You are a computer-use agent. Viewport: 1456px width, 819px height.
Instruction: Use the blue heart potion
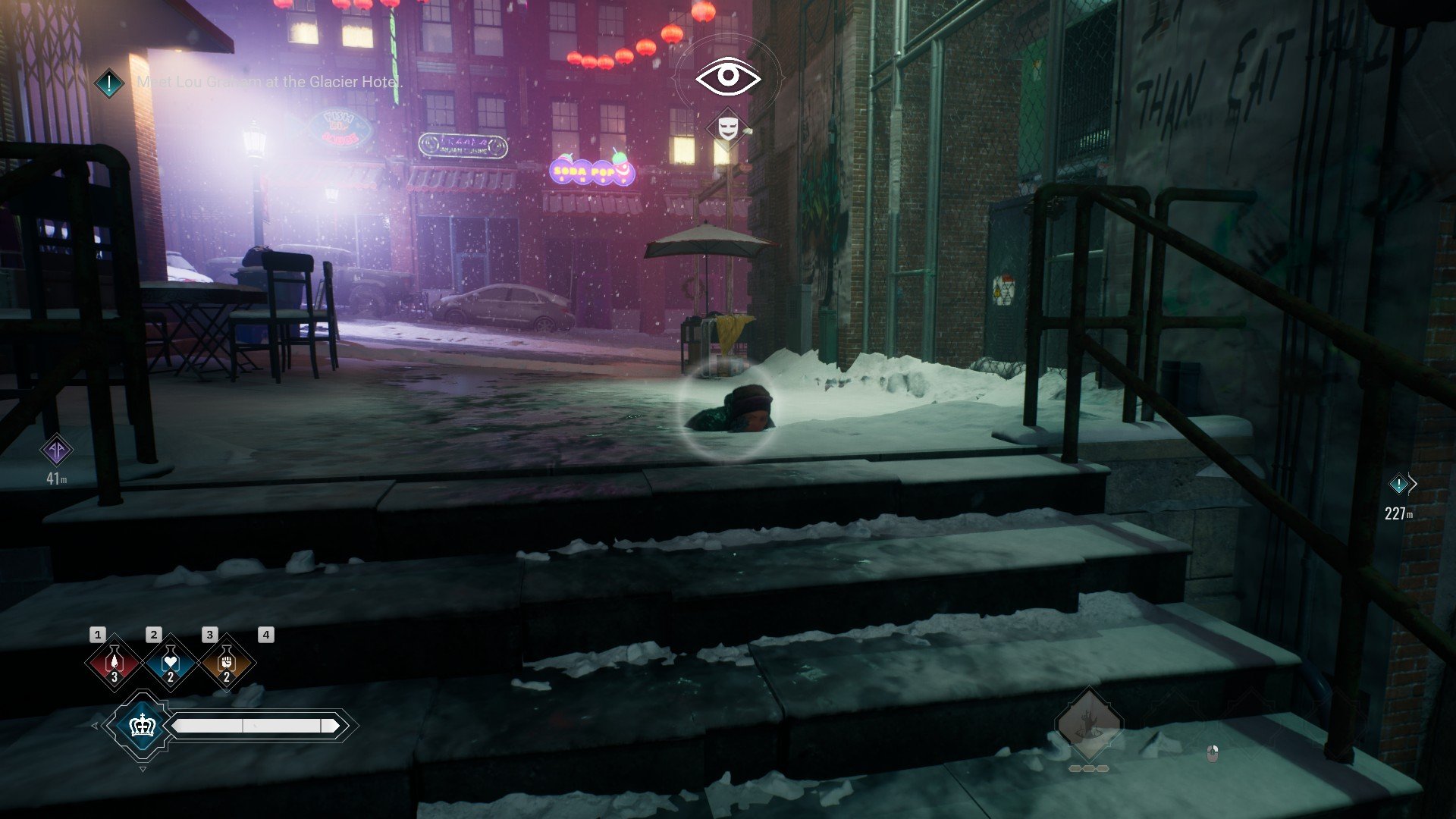pyautogui.click(x=170, y=663)
